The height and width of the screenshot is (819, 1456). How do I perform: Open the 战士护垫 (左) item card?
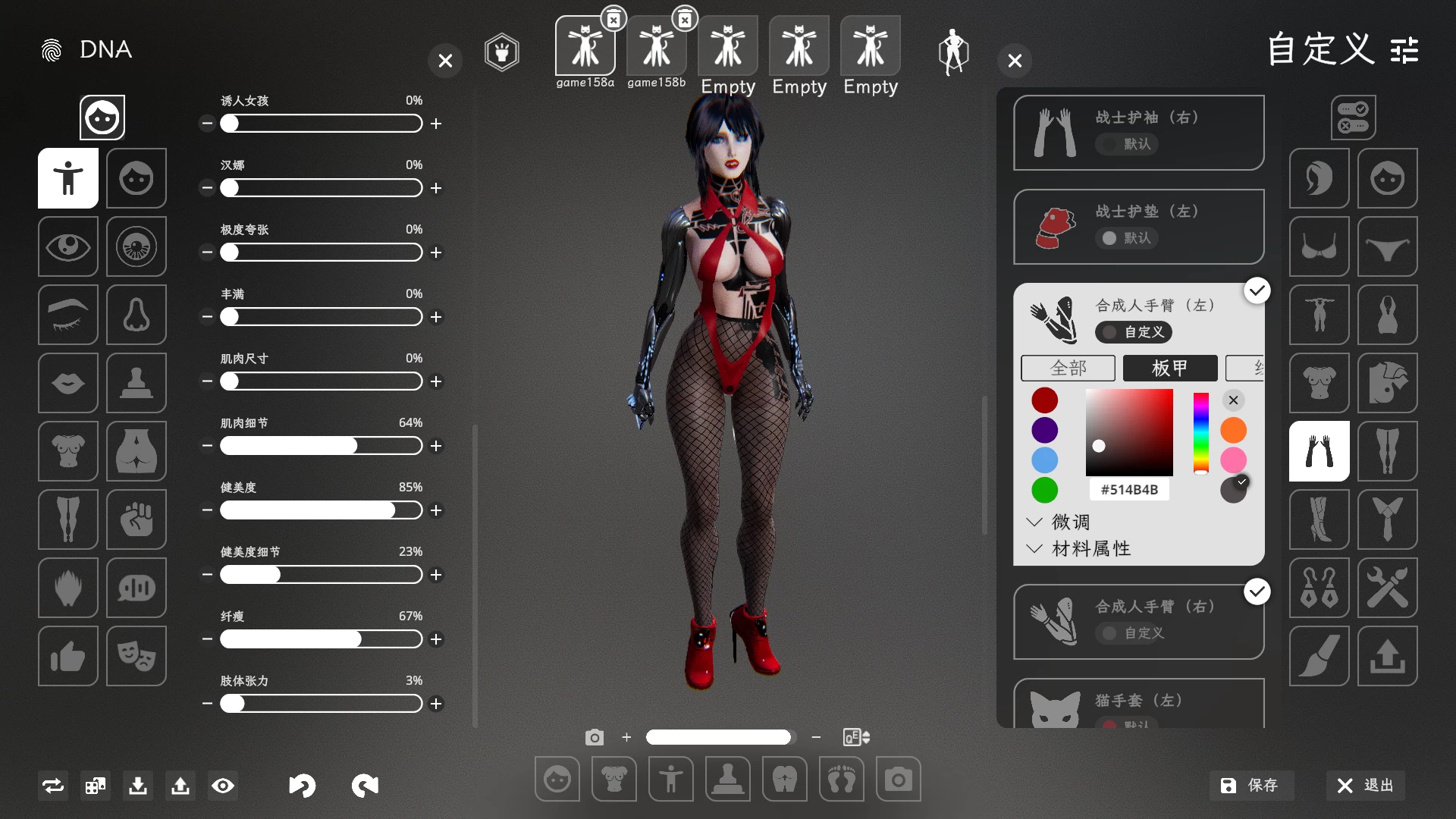point(1138,226)
